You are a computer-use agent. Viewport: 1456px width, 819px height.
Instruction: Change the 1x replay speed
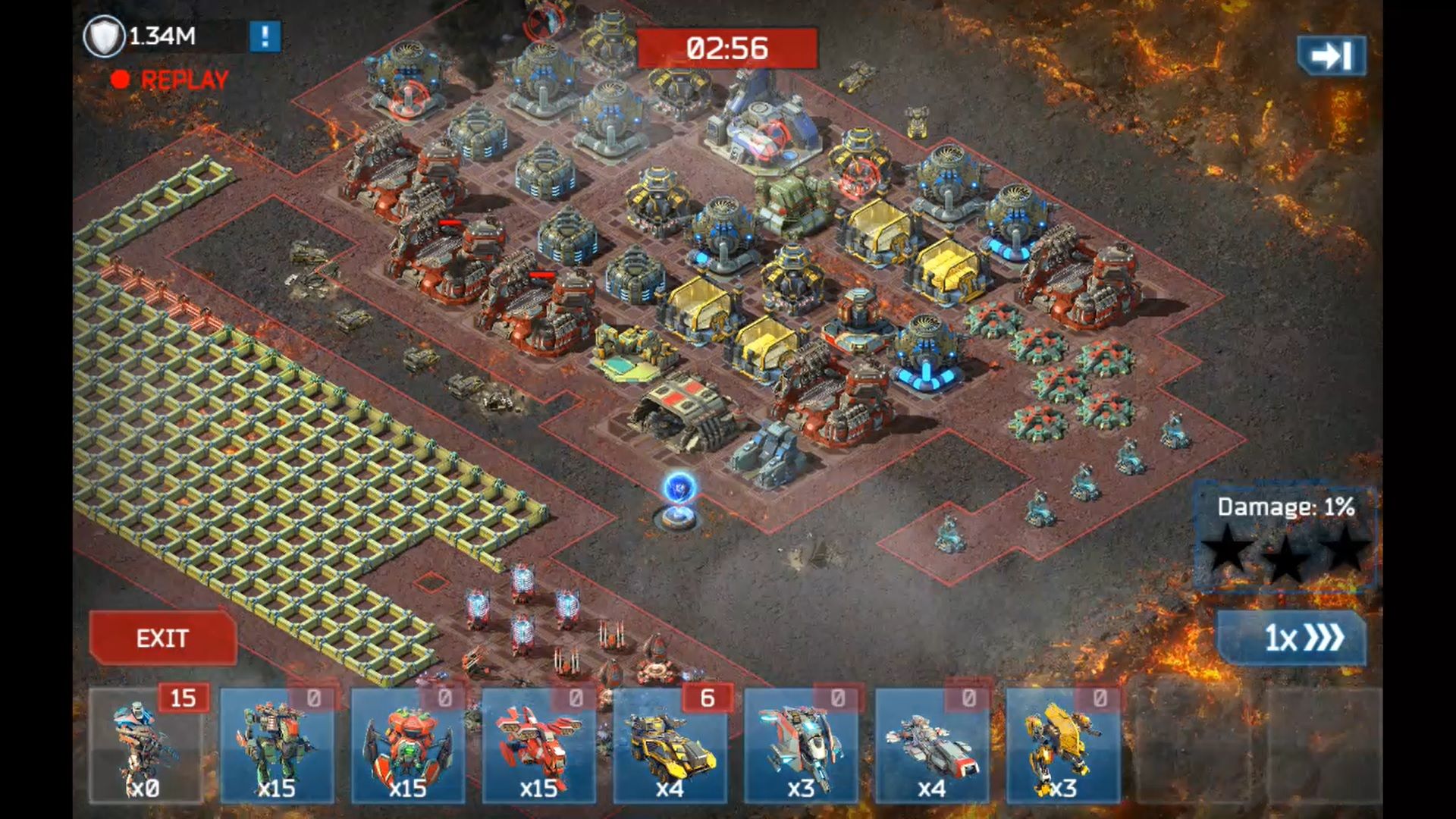pyautogui.click(x=1292, y=639)
